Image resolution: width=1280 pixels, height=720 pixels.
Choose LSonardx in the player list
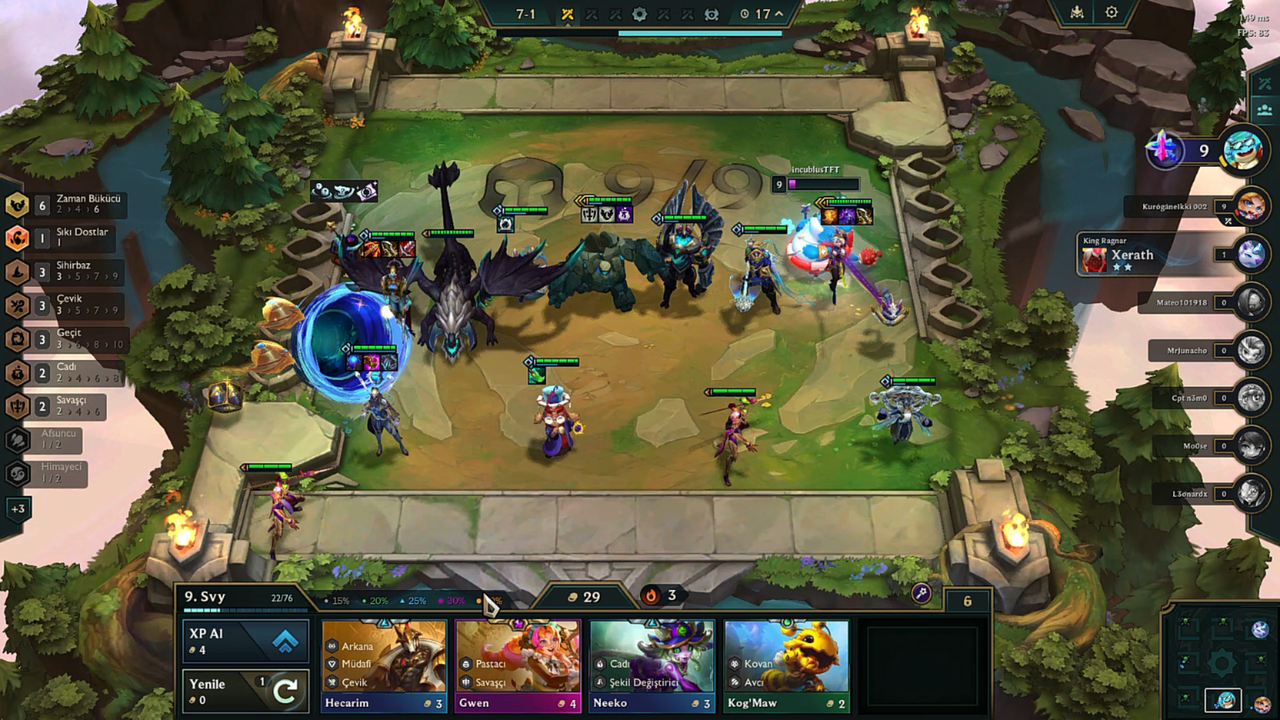pos(1251,493)
